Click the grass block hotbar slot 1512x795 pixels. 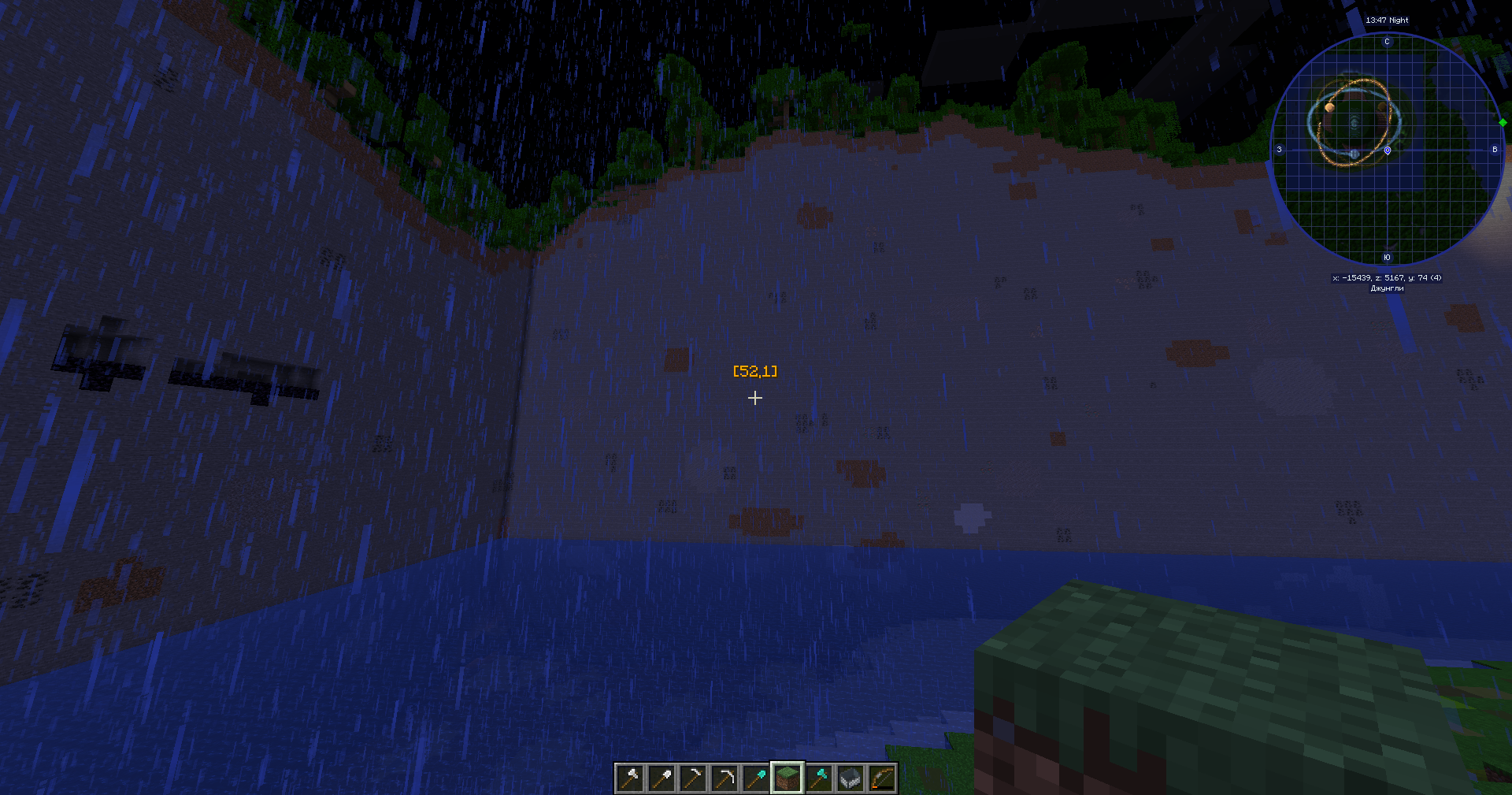tap(787, 778)
